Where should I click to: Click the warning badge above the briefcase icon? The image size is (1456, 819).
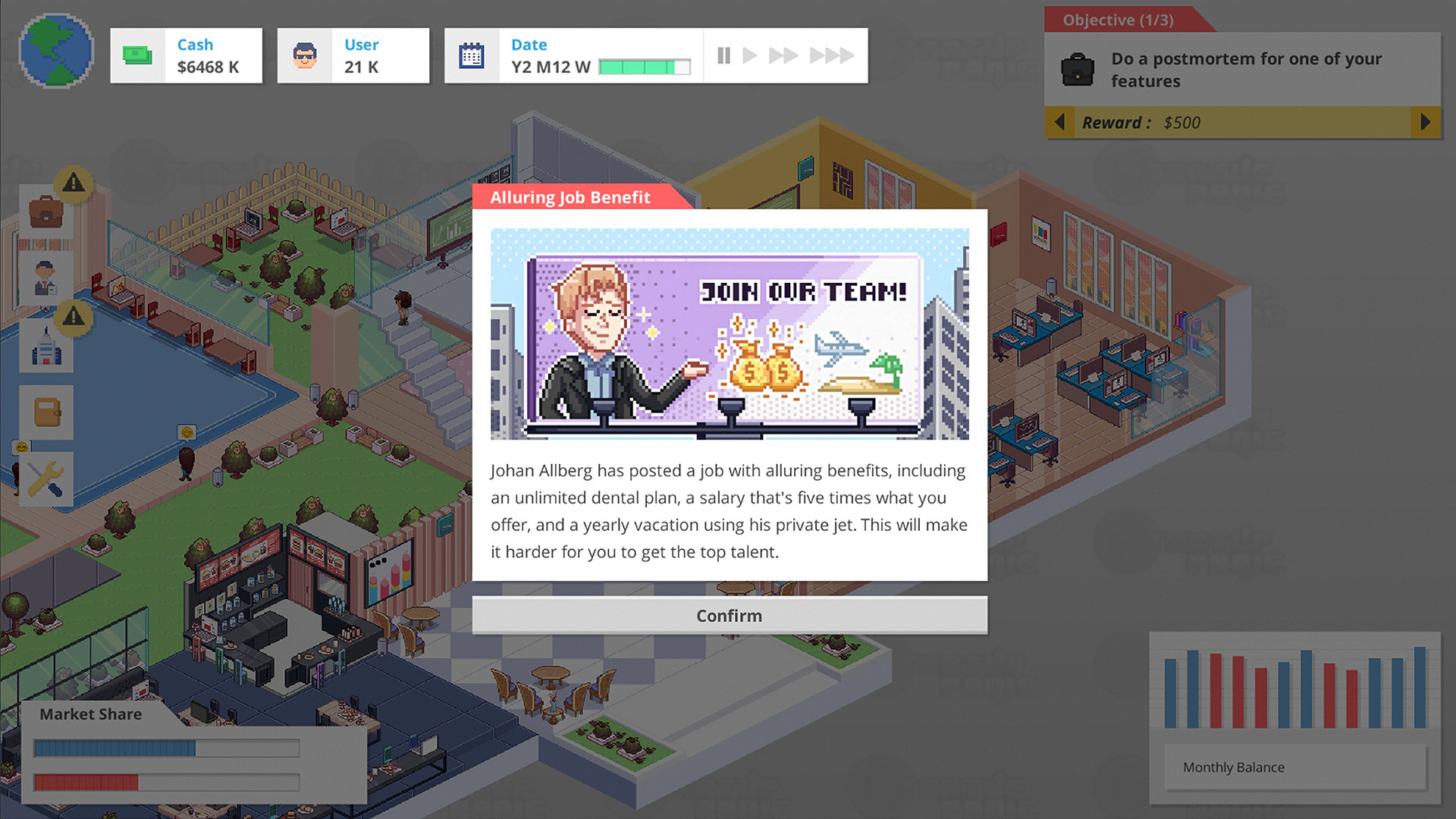[x=74, y=184]
